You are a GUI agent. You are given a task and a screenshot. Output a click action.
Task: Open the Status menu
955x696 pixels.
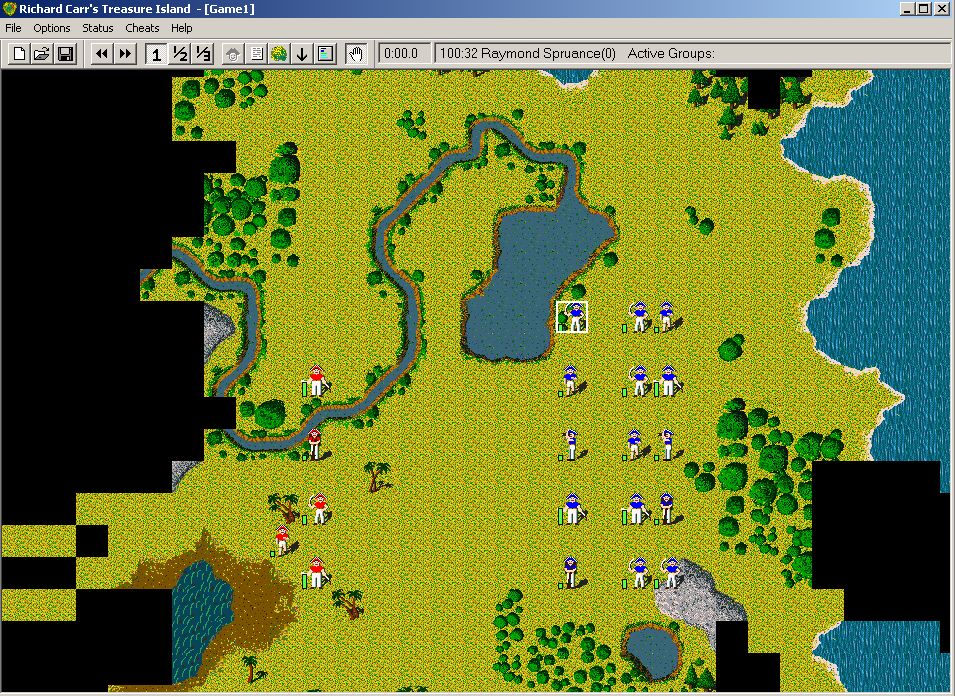coord(98,28)
